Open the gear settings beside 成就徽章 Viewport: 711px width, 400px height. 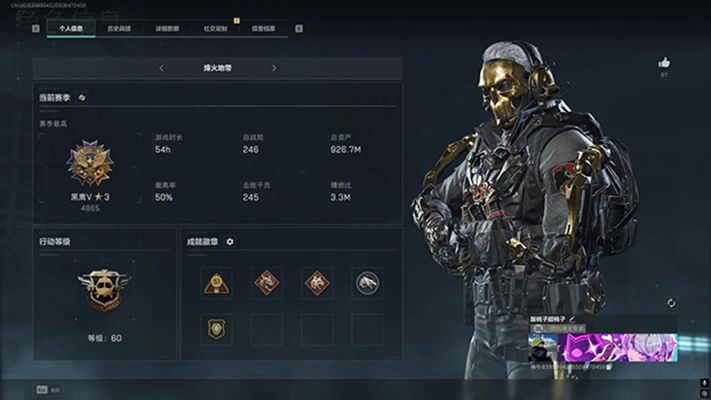coord(230,241)
